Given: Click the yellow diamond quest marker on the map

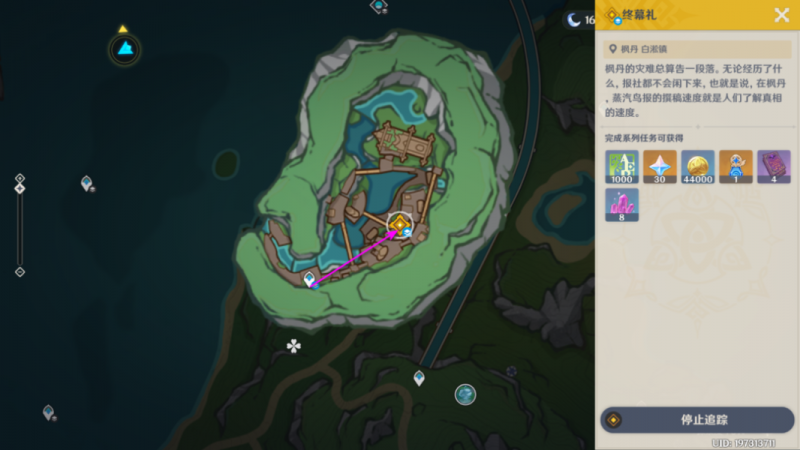Looking at the screenshot, I should coord(400,223).
